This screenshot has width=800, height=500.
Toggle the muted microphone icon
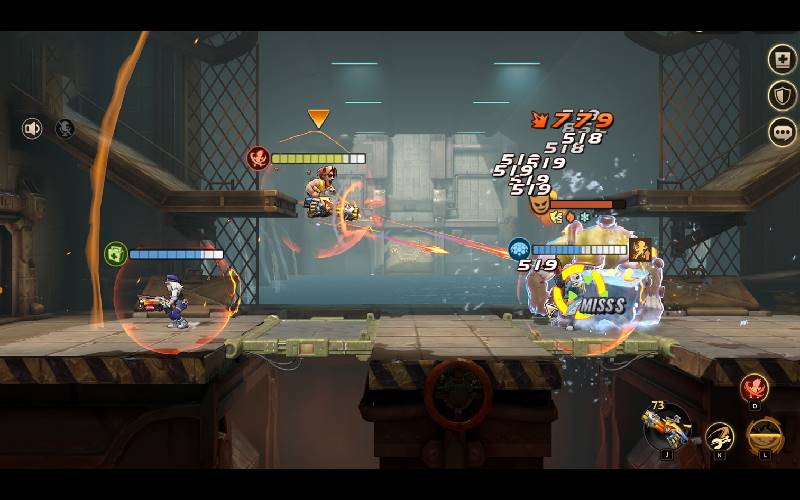point(65,129)
